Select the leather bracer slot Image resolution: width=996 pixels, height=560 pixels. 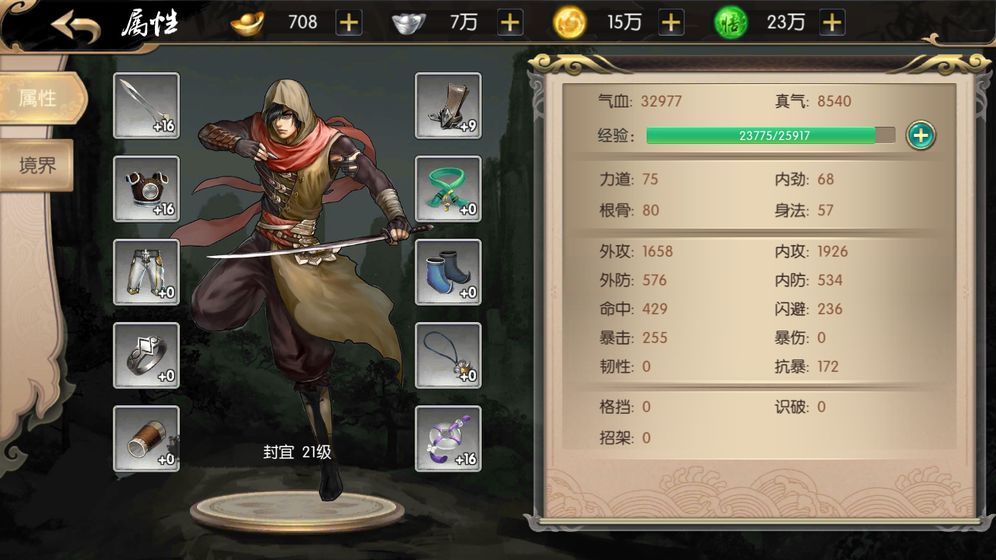click(146, 438)
